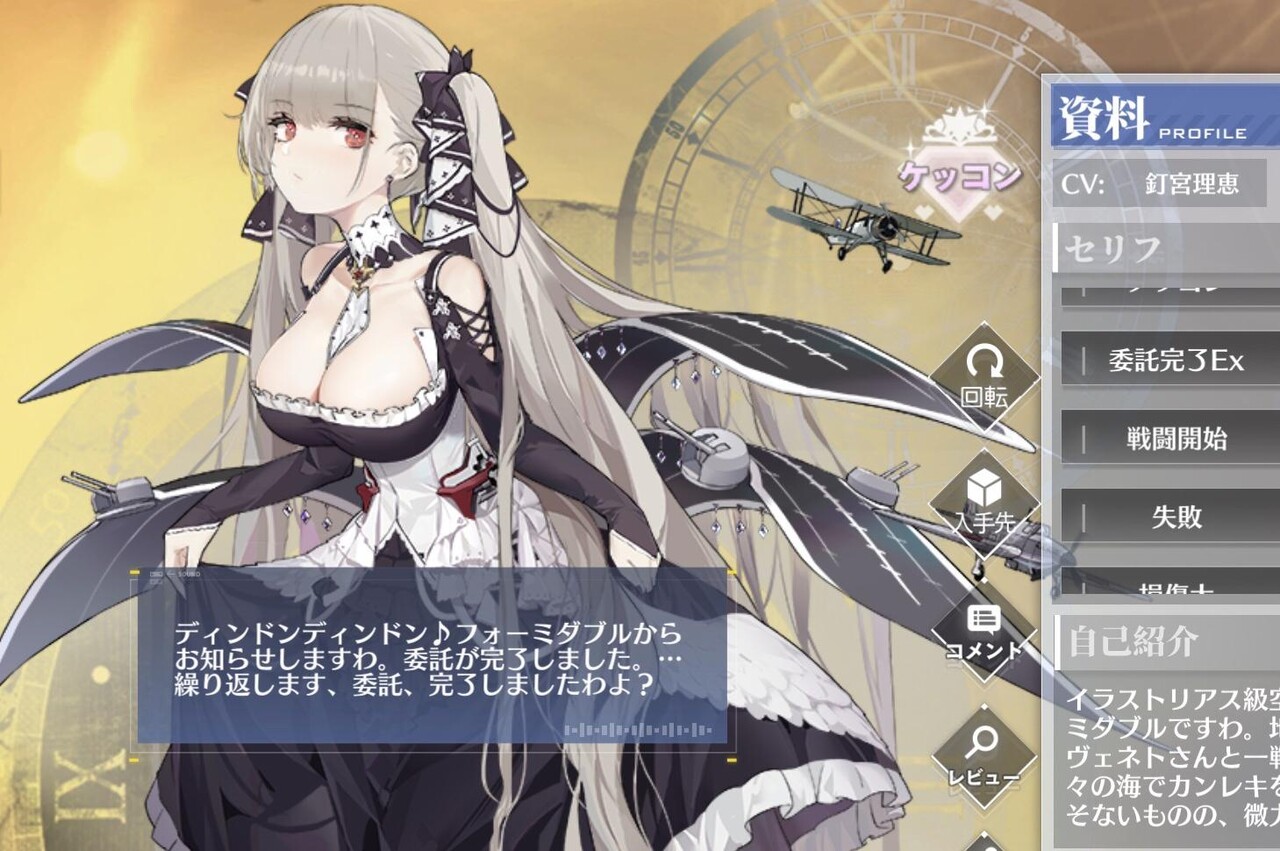
Task: Select the 回転 rotate view icon
Action: click(984, 379)
